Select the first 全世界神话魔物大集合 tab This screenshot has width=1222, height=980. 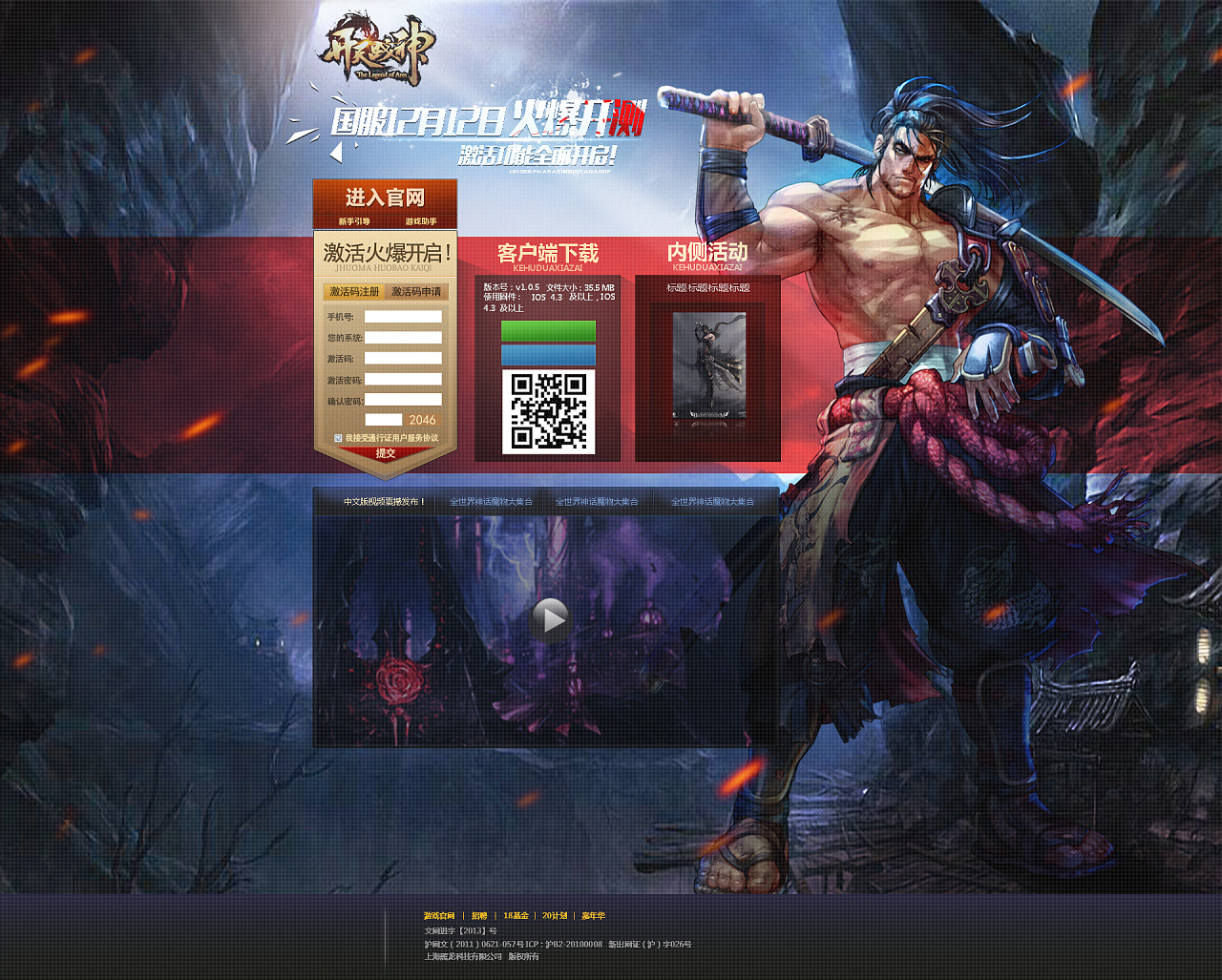(490, 499)
